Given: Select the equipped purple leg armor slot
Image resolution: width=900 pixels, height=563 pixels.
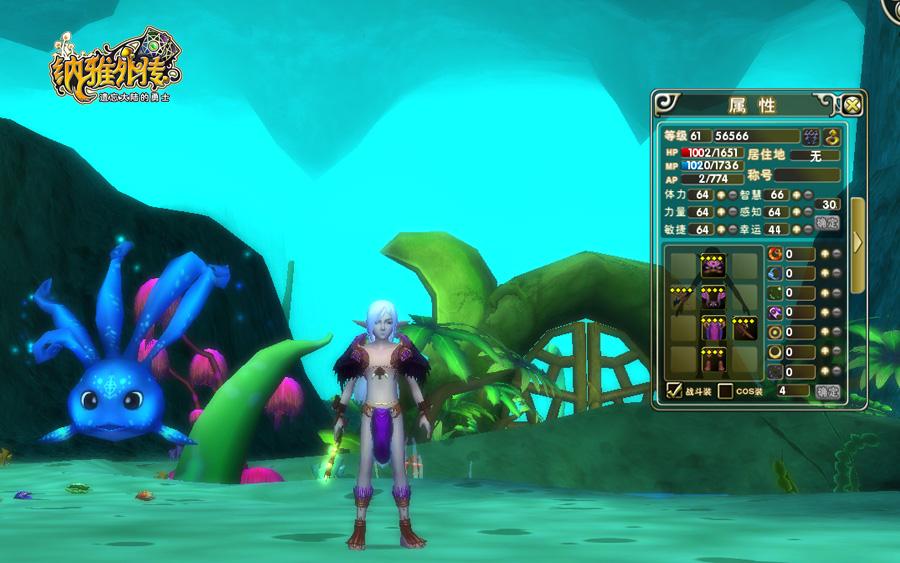Looking at the screenshot, I should 712,328.
